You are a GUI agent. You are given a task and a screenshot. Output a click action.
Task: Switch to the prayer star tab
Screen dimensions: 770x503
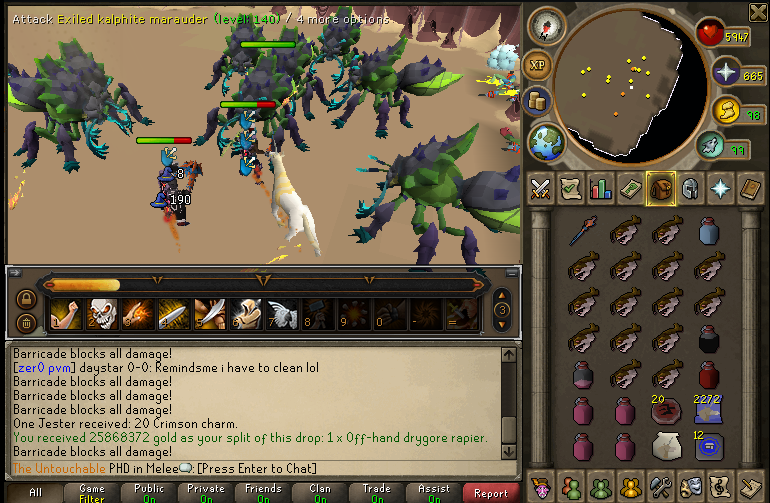719,188
